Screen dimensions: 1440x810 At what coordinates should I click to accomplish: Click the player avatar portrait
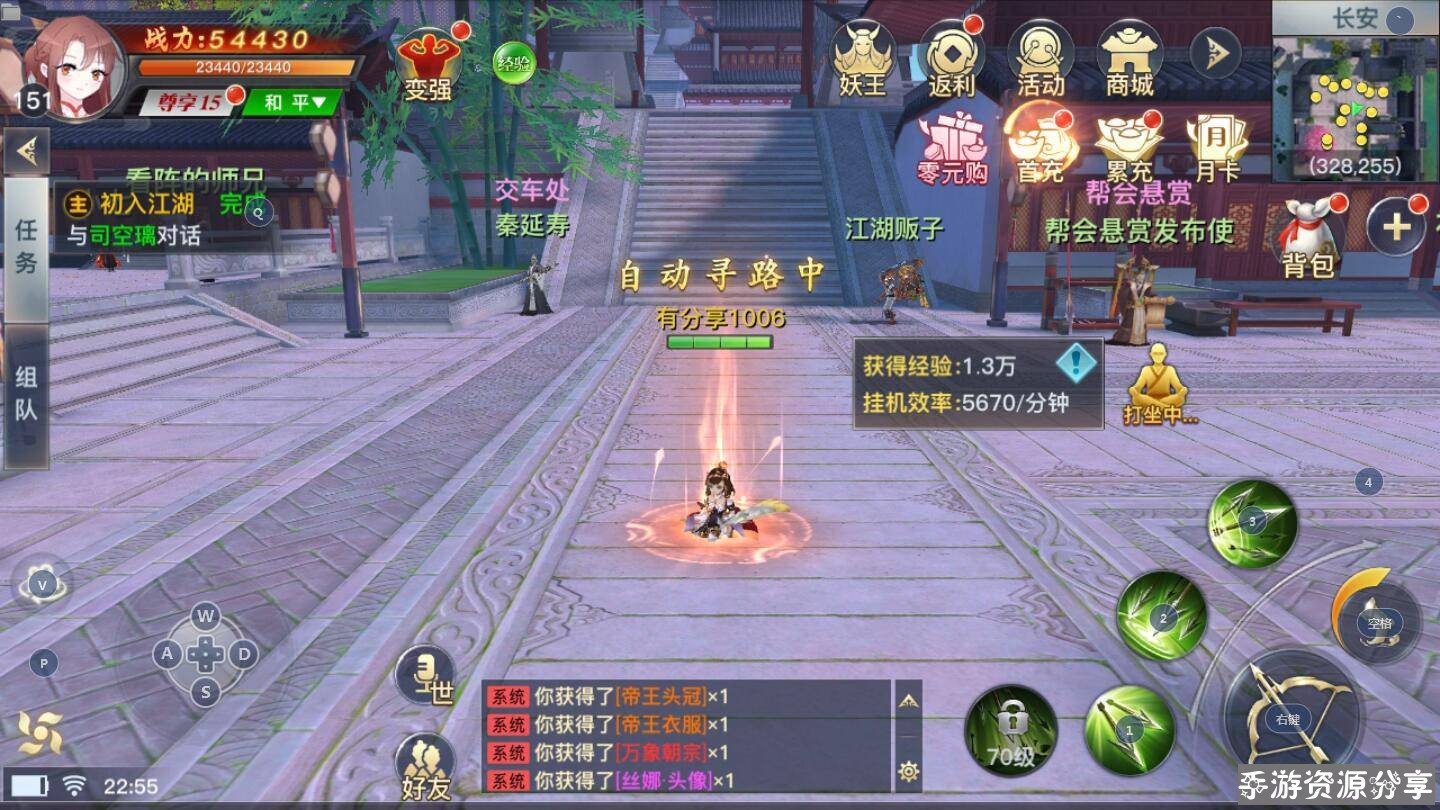pos(76,64)
